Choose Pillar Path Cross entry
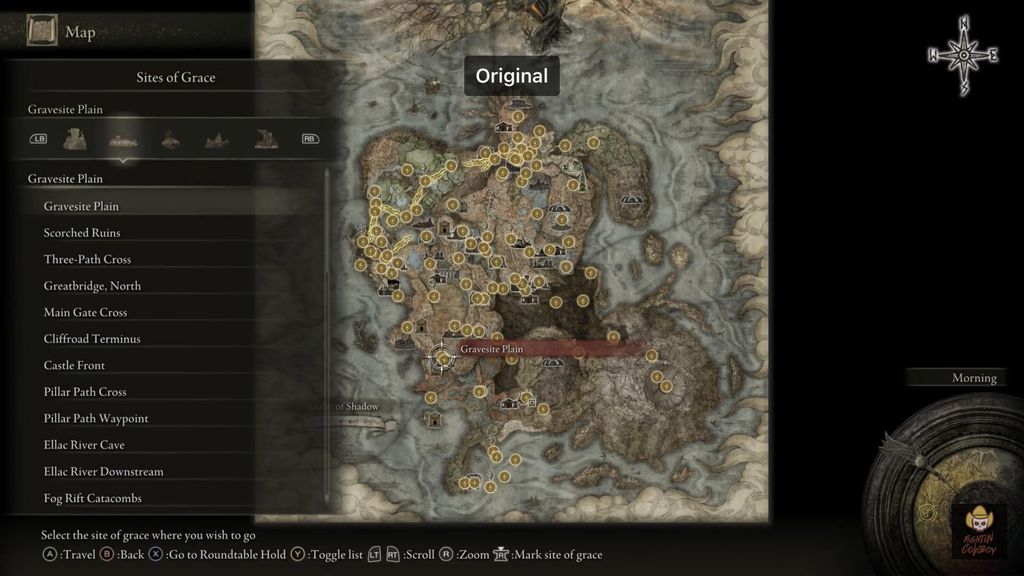The height and width of the screenshot is (576, 1024). (x=85, y=392)
